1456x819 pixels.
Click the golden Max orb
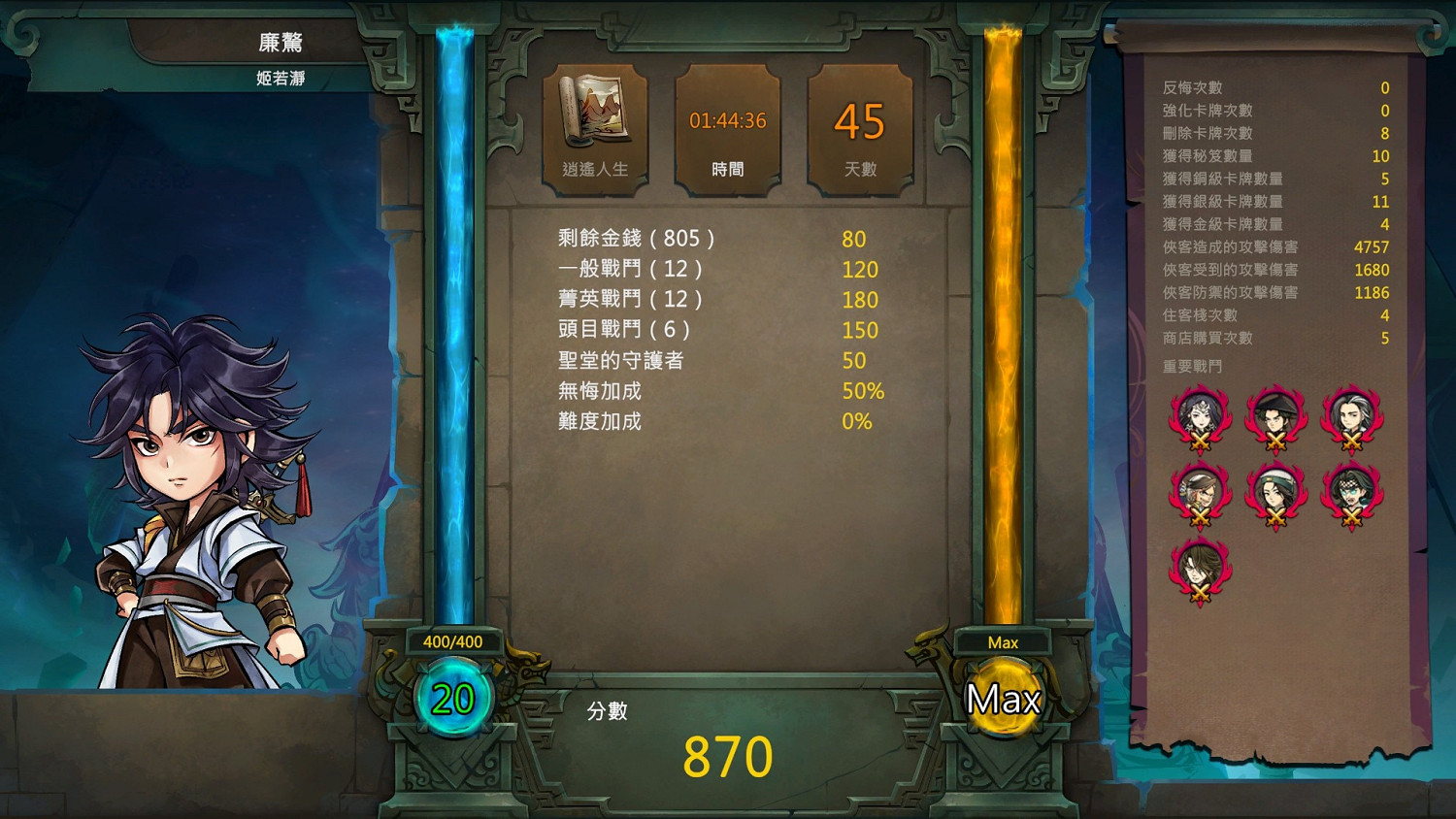tap(1003, 697)
